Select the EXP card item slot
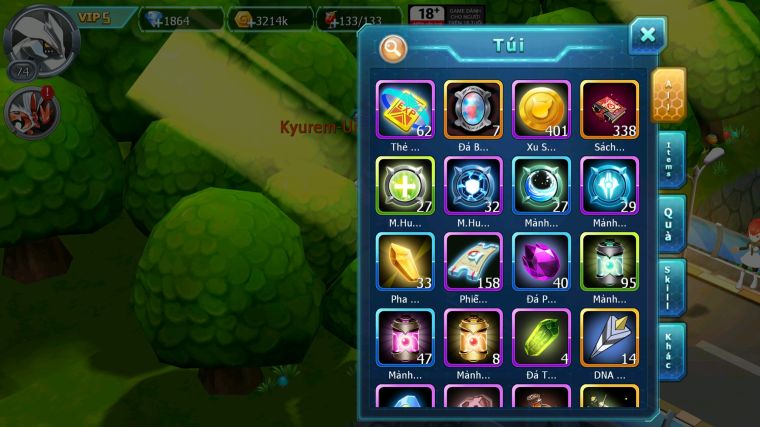 click(405, 109)
